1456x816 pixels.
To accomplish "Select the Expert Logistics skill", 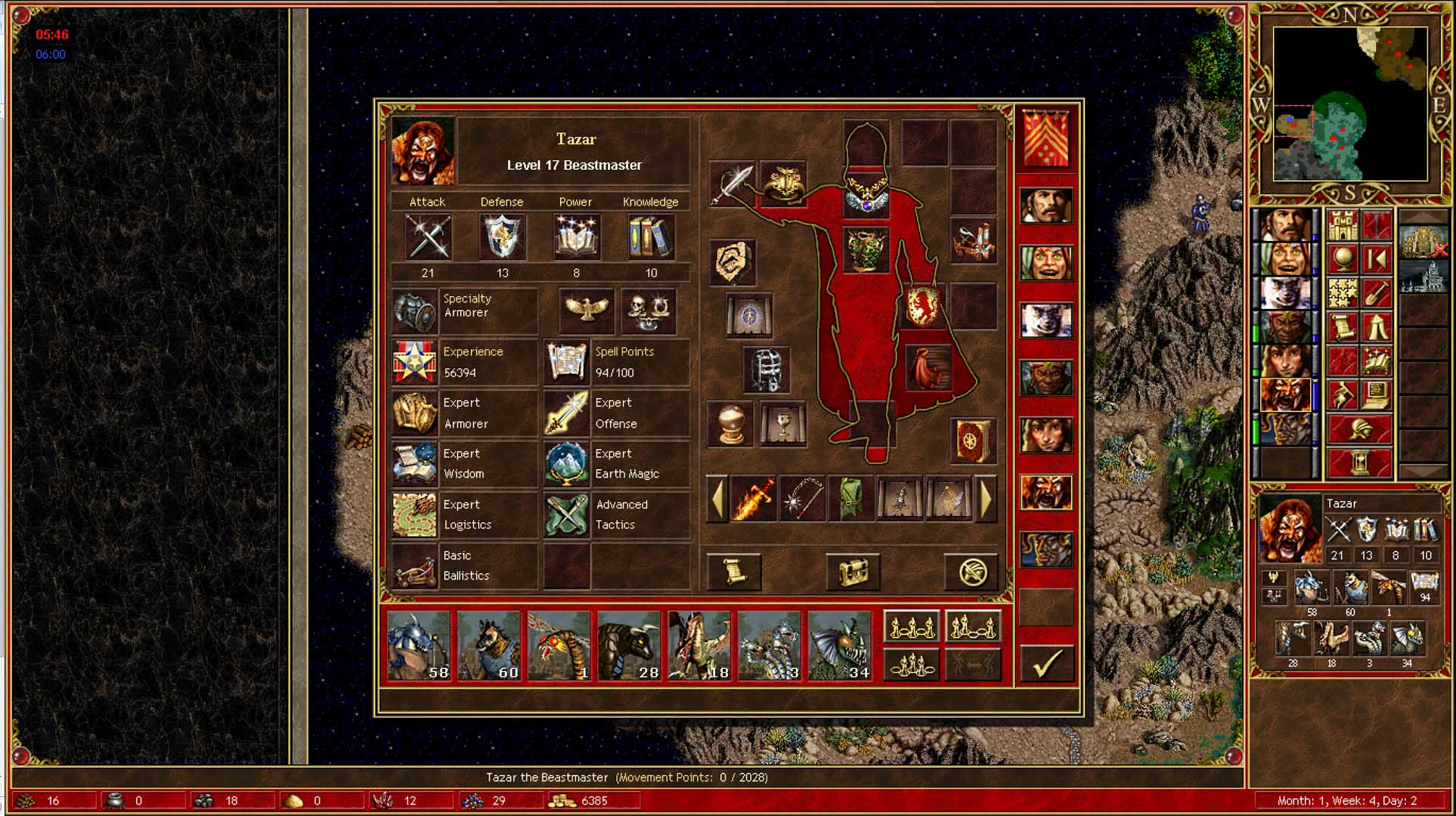I will click(x=415, y=515).
